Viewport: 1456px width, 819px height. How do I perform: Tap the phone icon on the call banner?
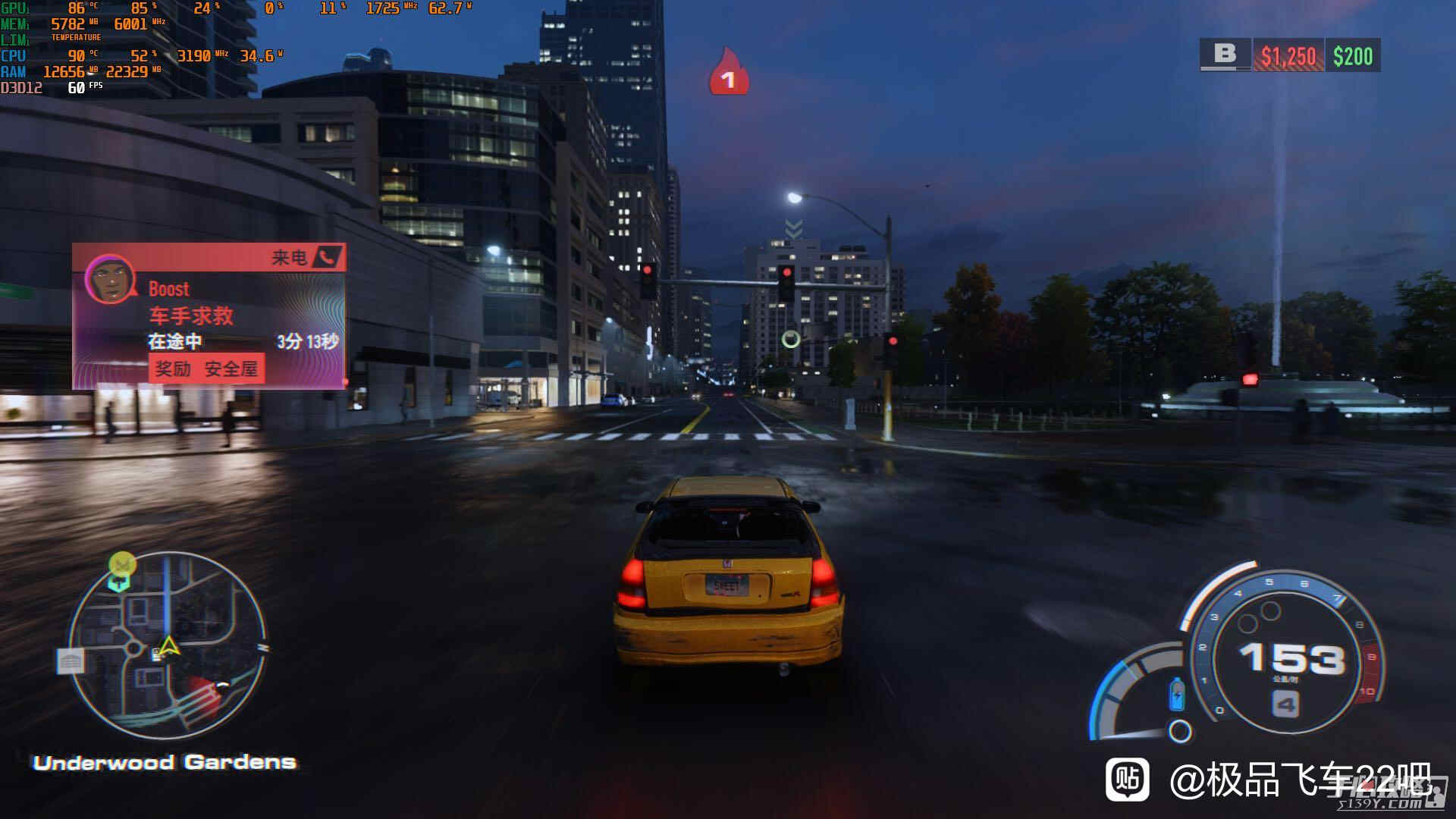(x=328, y=257)
